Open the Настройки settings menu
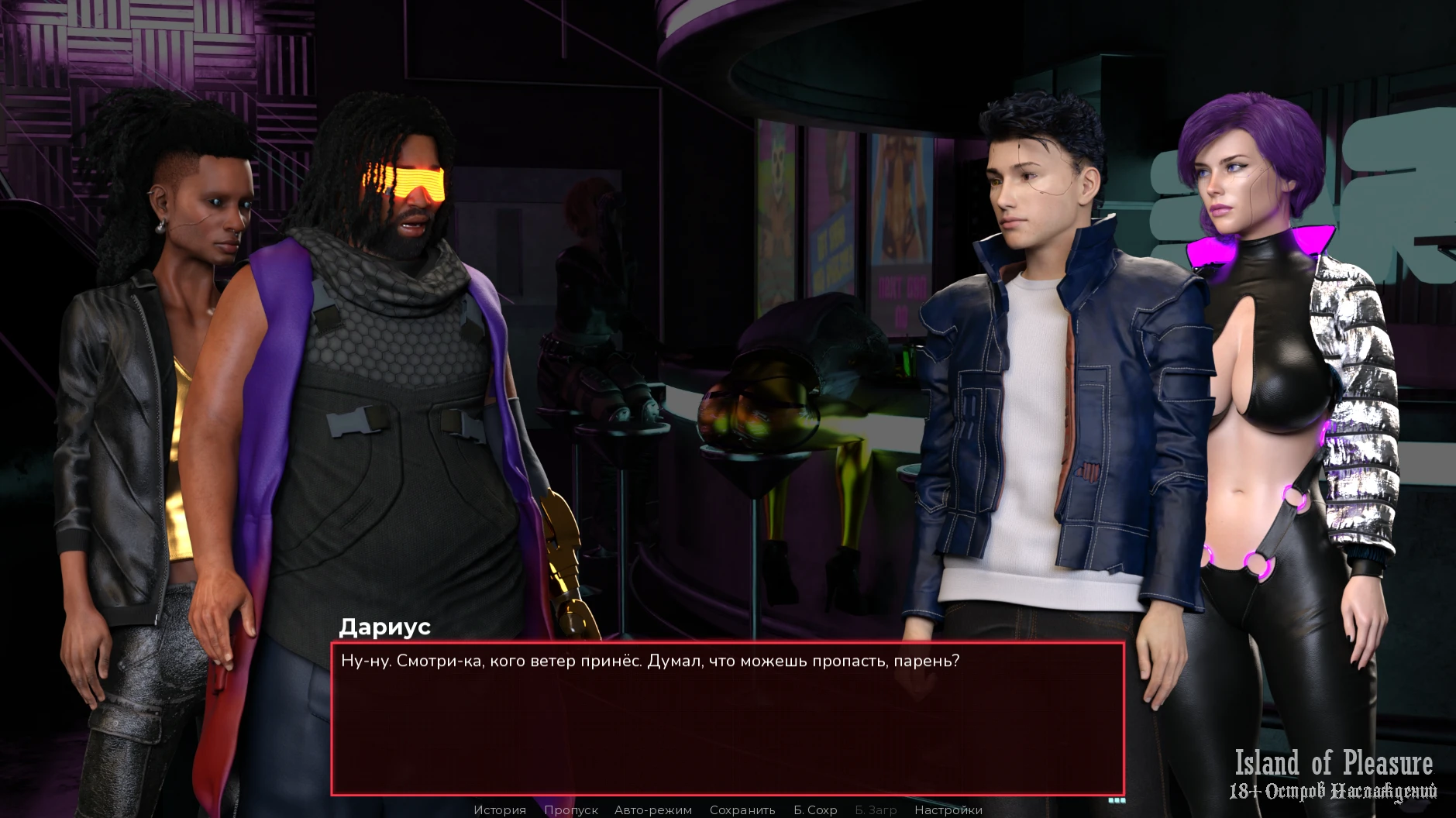 tap(948, 809)
